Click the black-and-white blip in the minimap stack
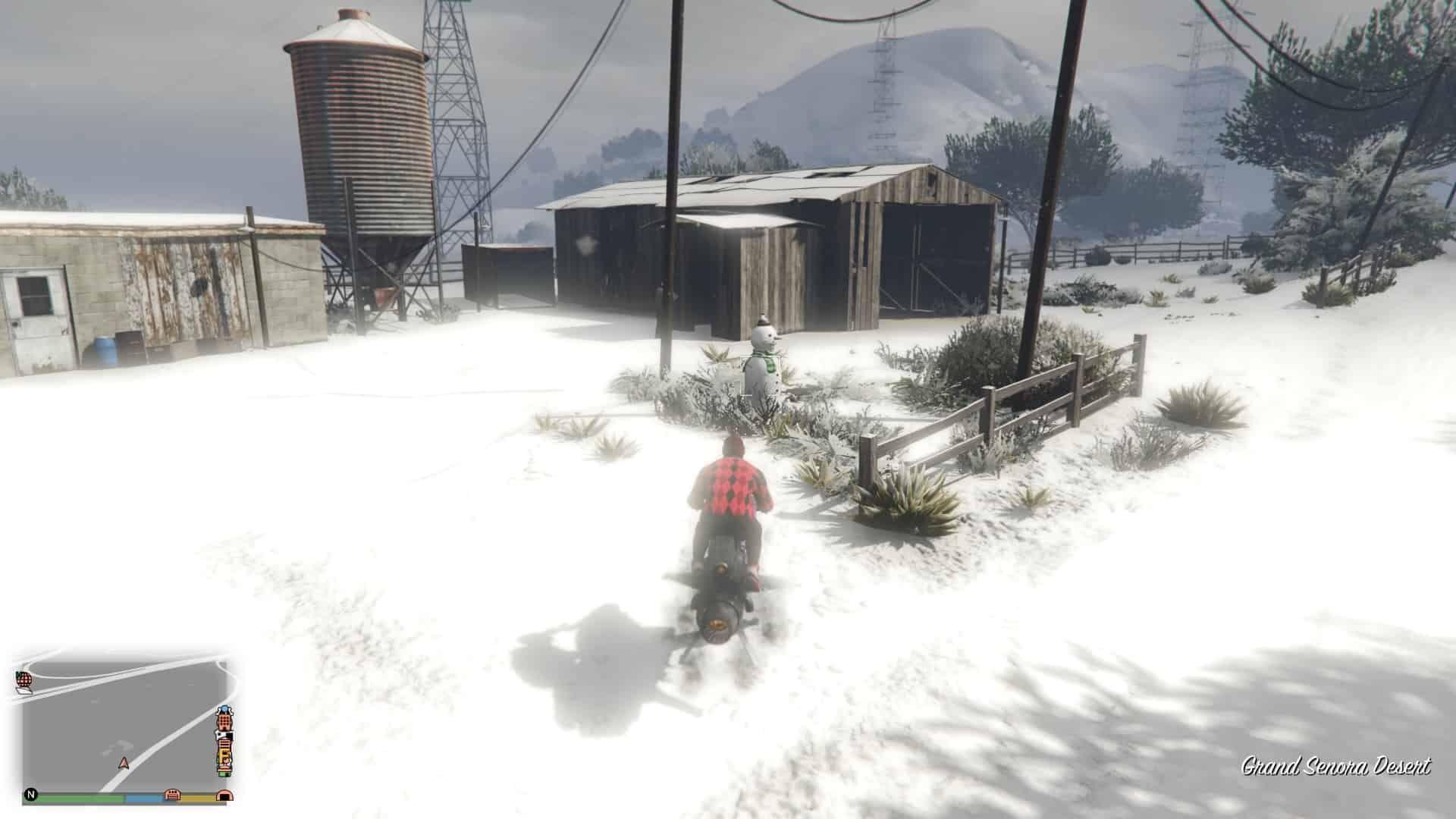This screenshot has height=819, width=1456. point(224,736)
